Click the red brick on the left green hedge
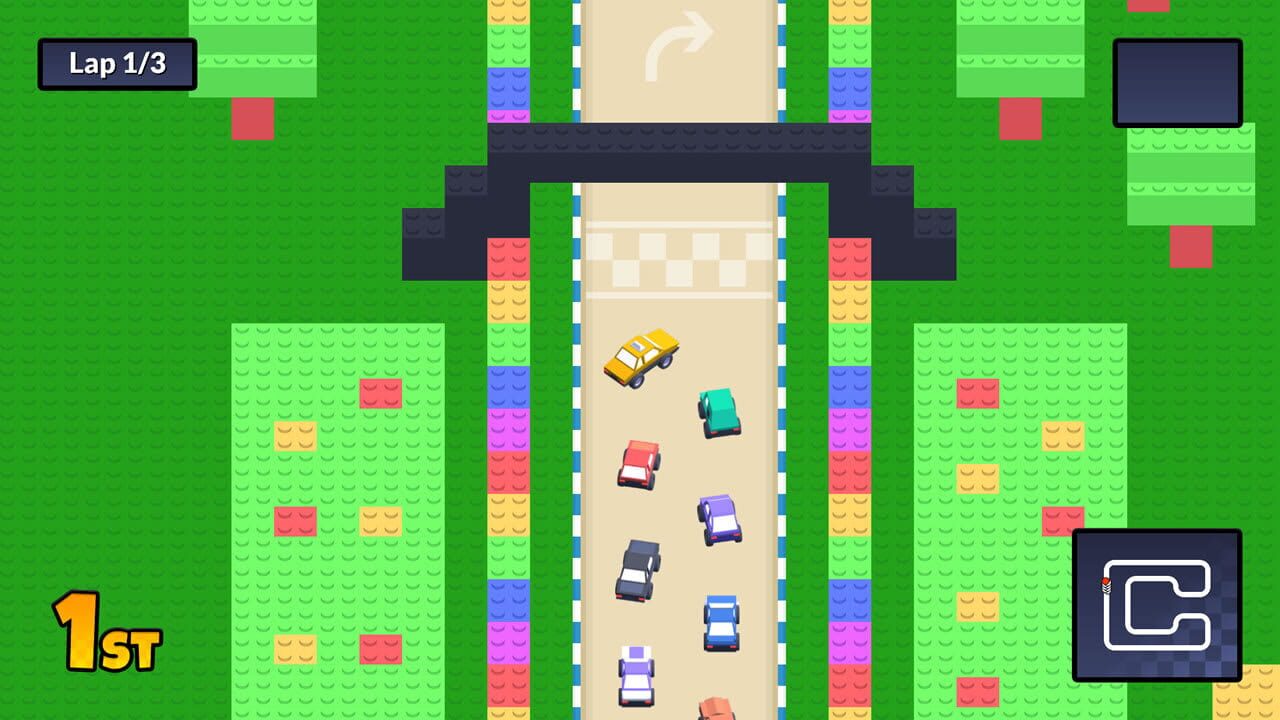The width and height of the screenshot is (1280, 720). coord(383,395)
